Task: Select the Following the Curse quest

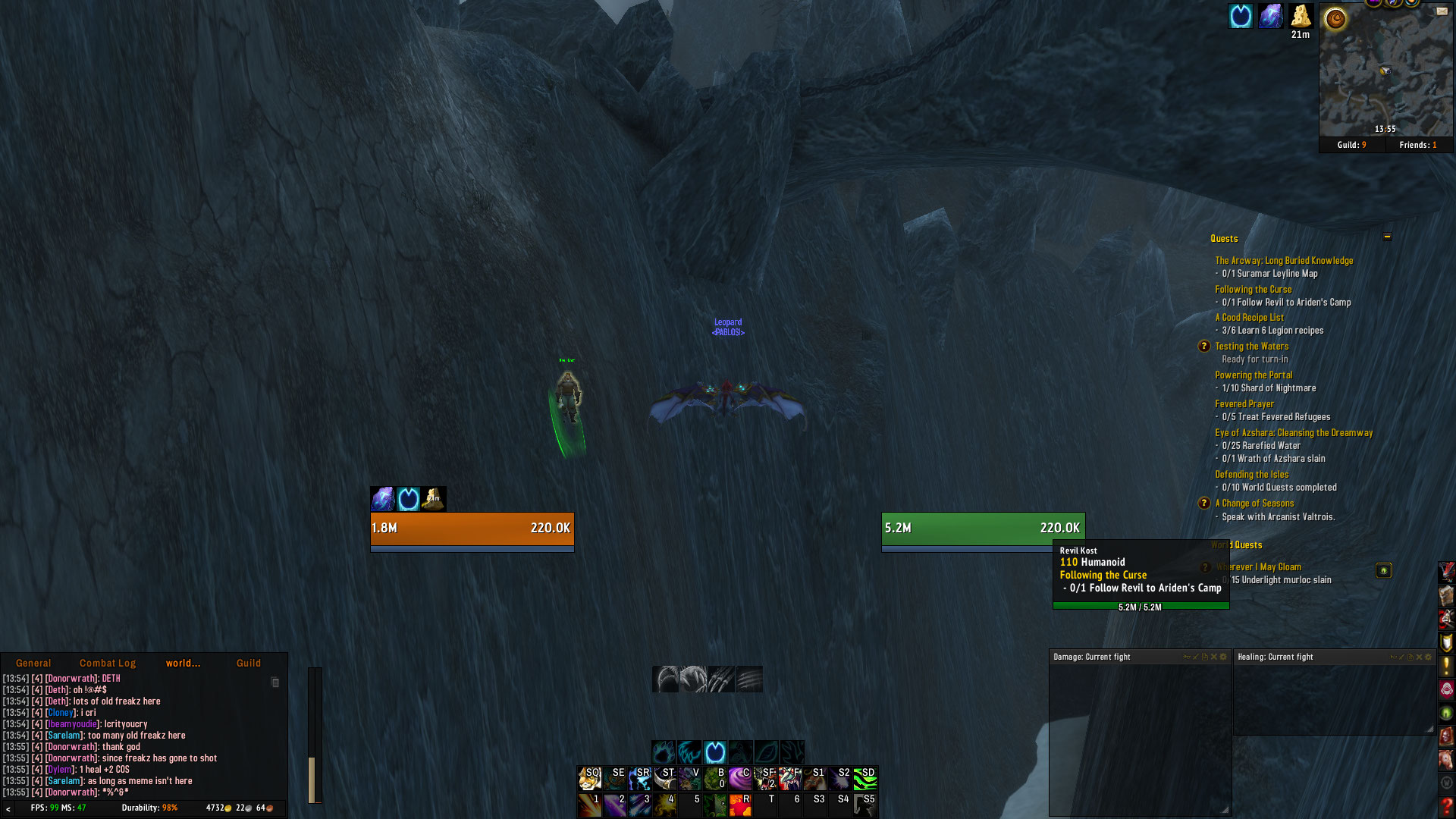Action: click(x=1253, y=289)
